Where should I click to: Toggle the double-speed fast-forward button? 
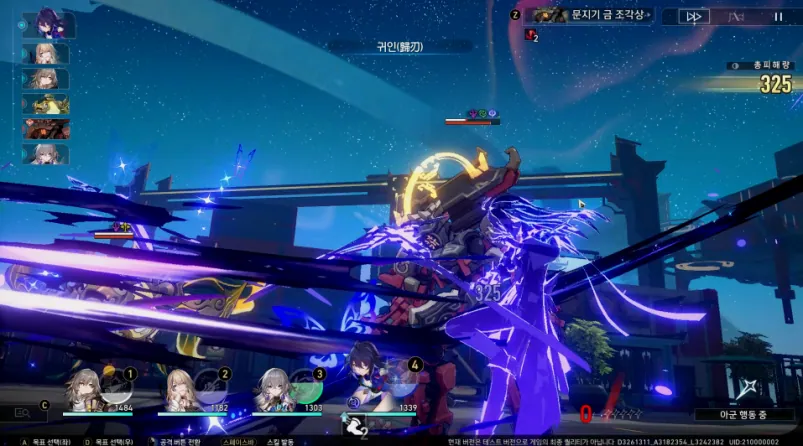(693, 16)
